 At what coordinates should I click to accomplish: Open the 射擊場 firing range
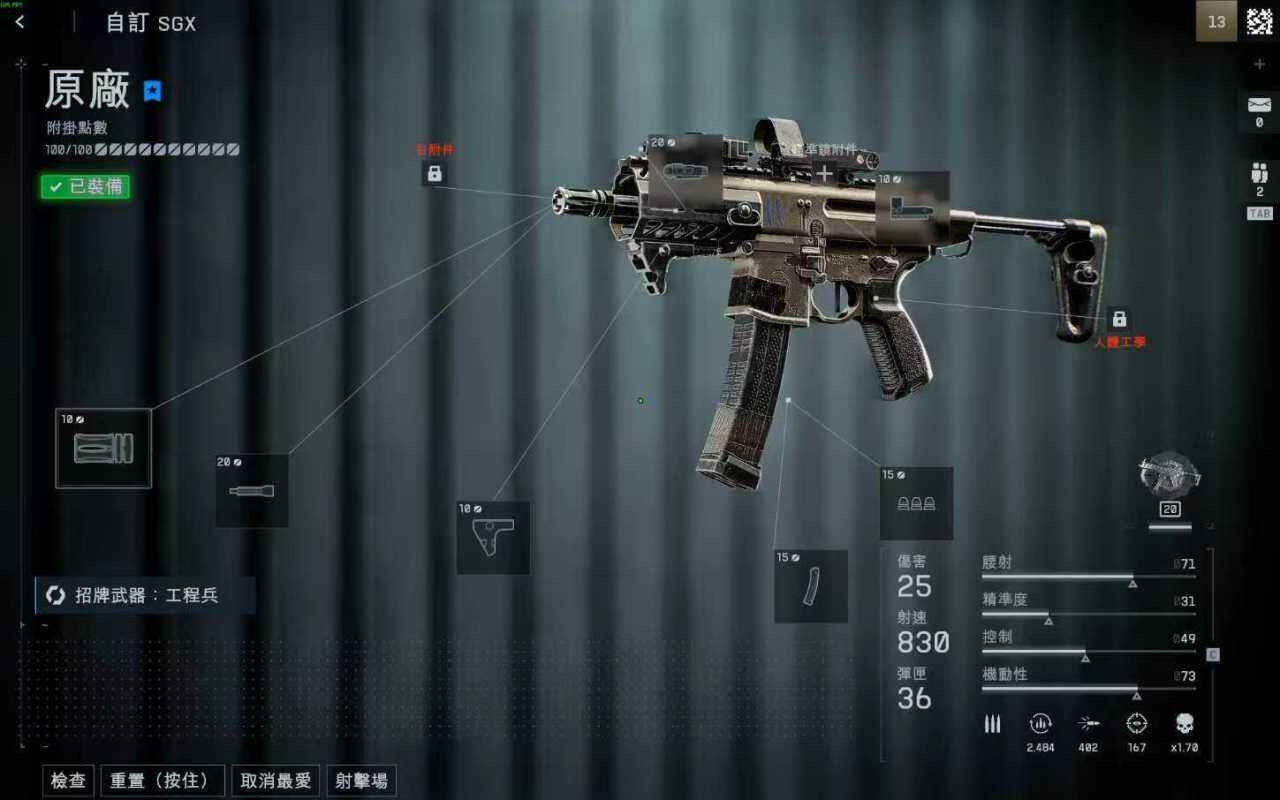pyautogui.click(x=361, y=781)
